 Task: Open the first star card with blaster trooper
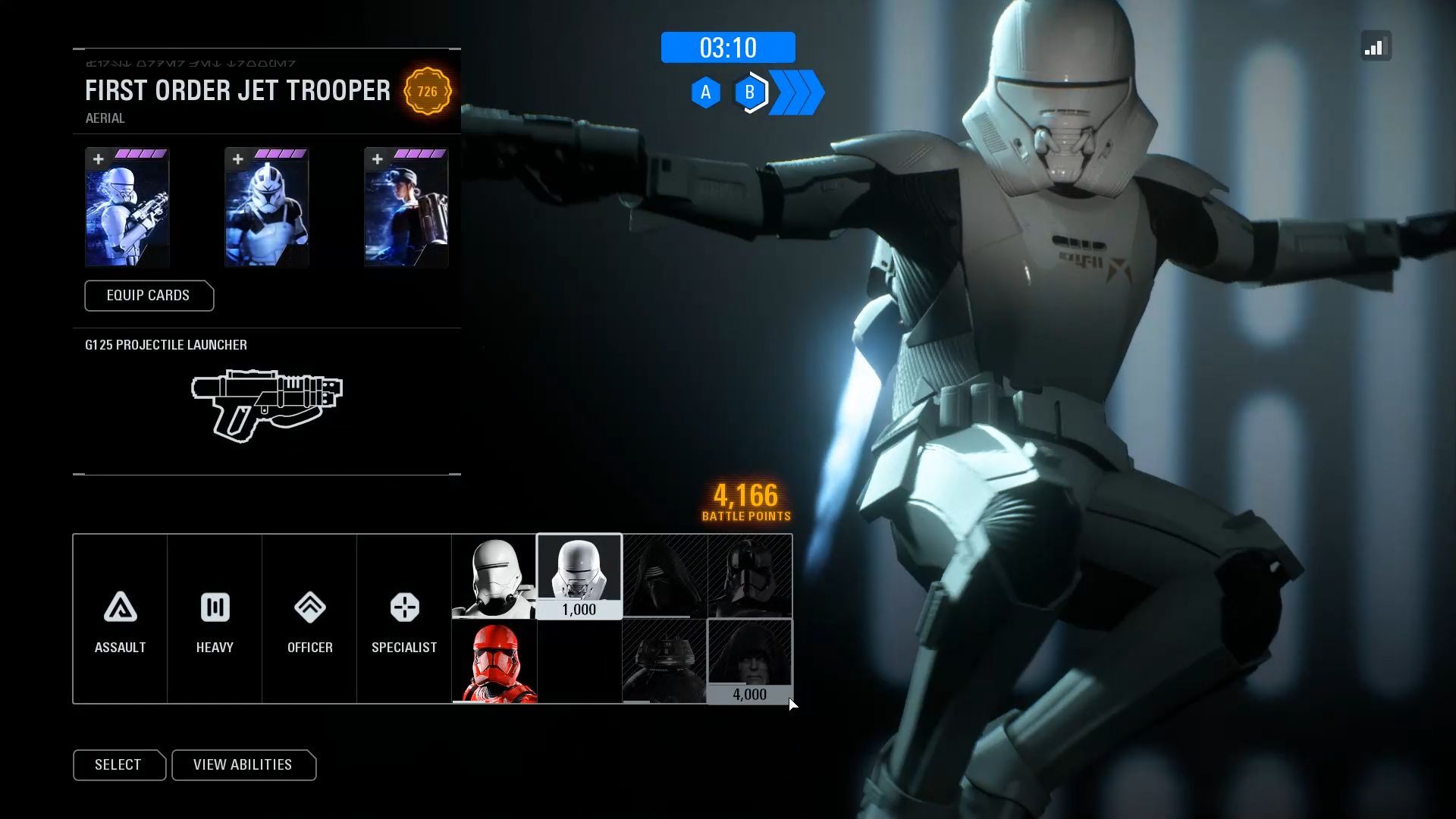[127, 207]
